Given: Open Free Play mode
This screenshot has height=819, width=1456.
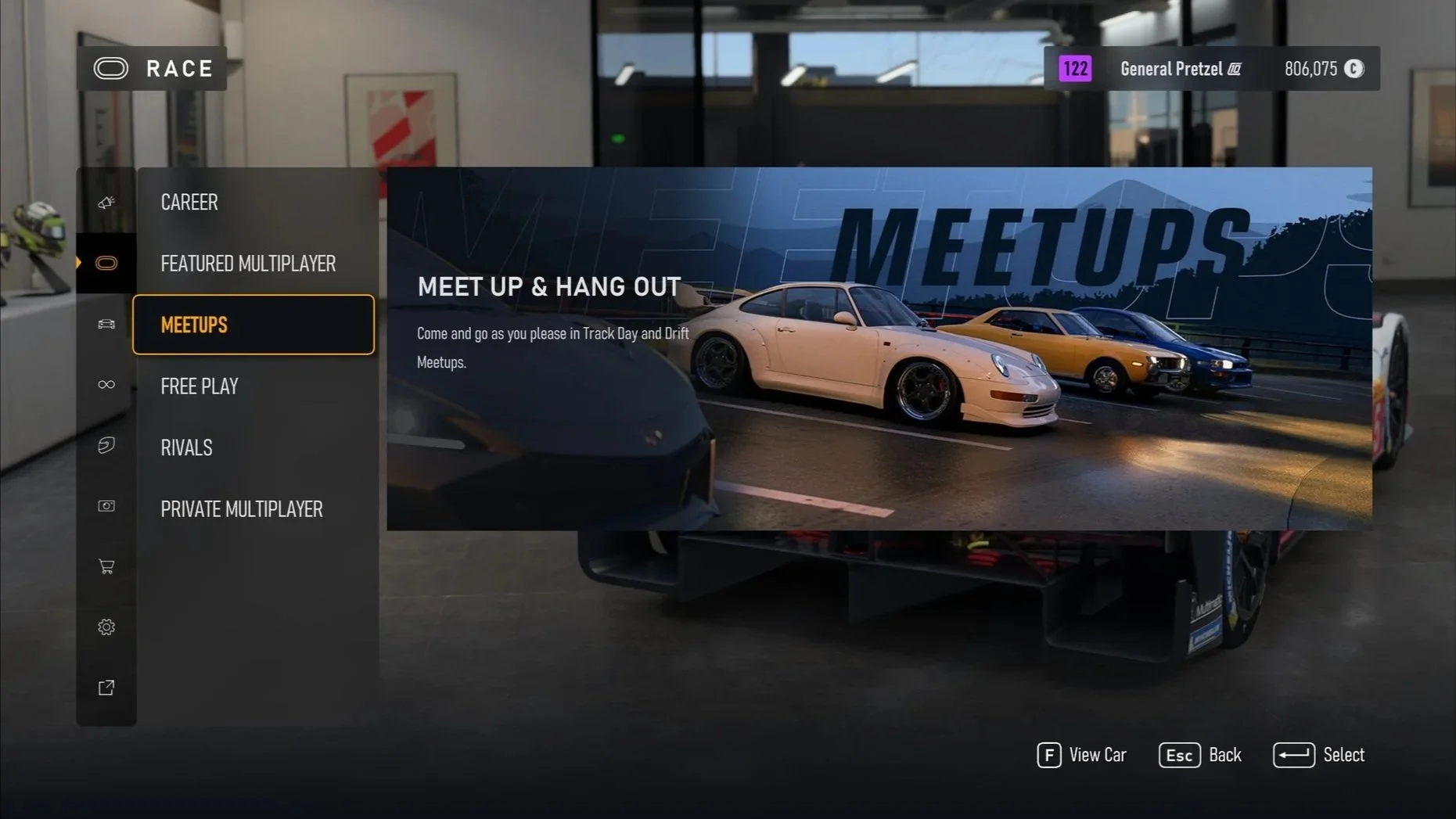Looking at the screenshot, I should pos(200,386).
